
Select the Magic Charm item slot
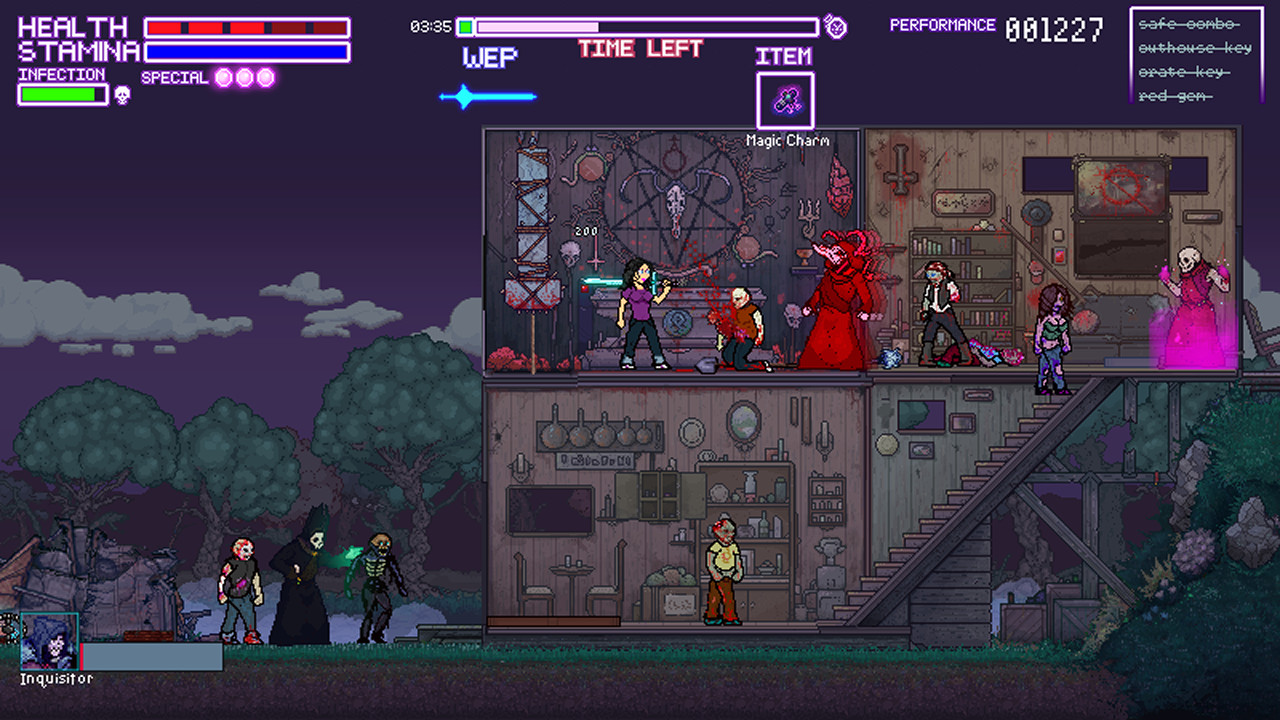[785, 100]
